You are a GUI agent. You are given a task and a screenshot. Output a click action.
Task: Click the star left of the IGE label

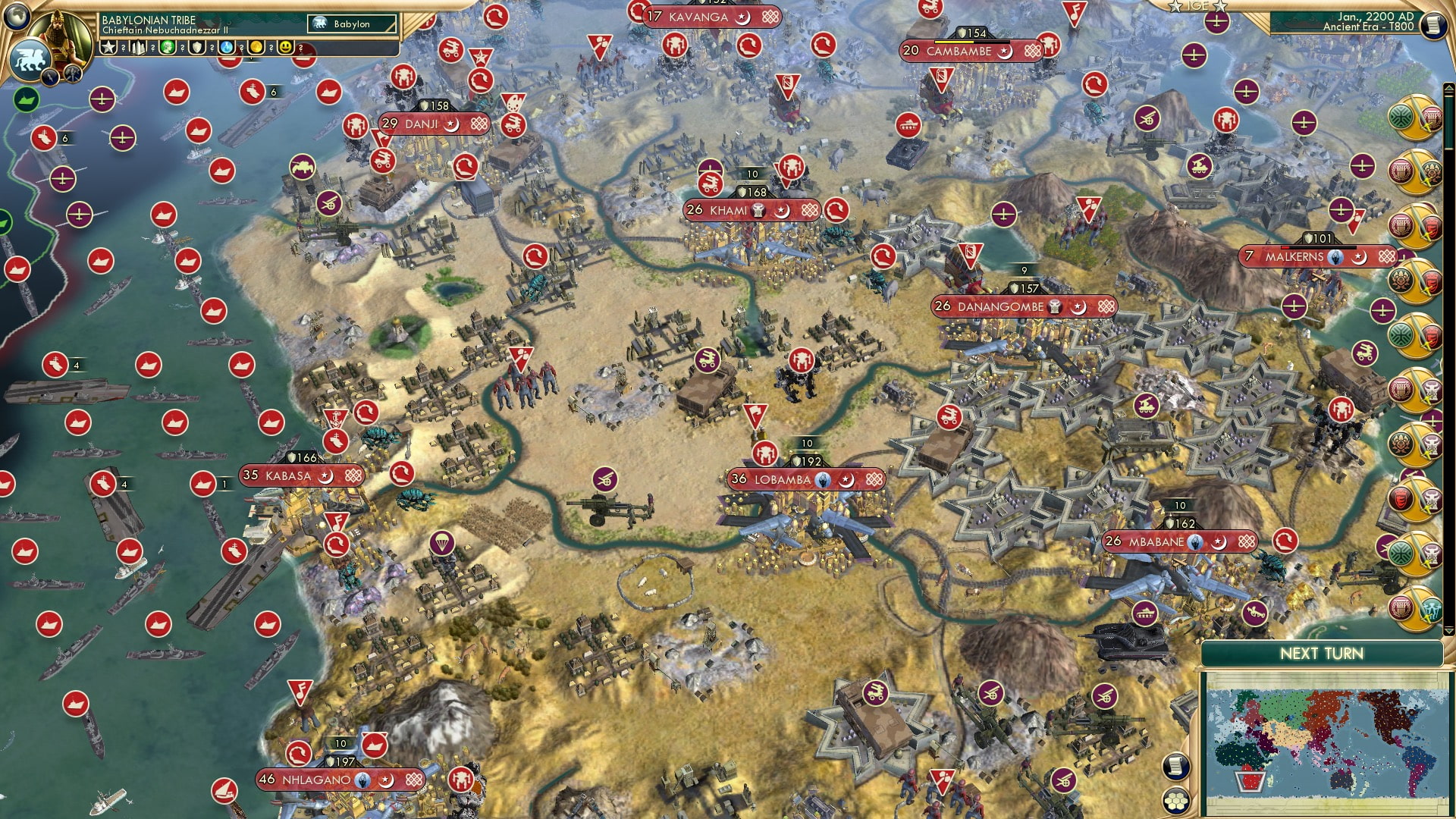tap(1175, 7)
